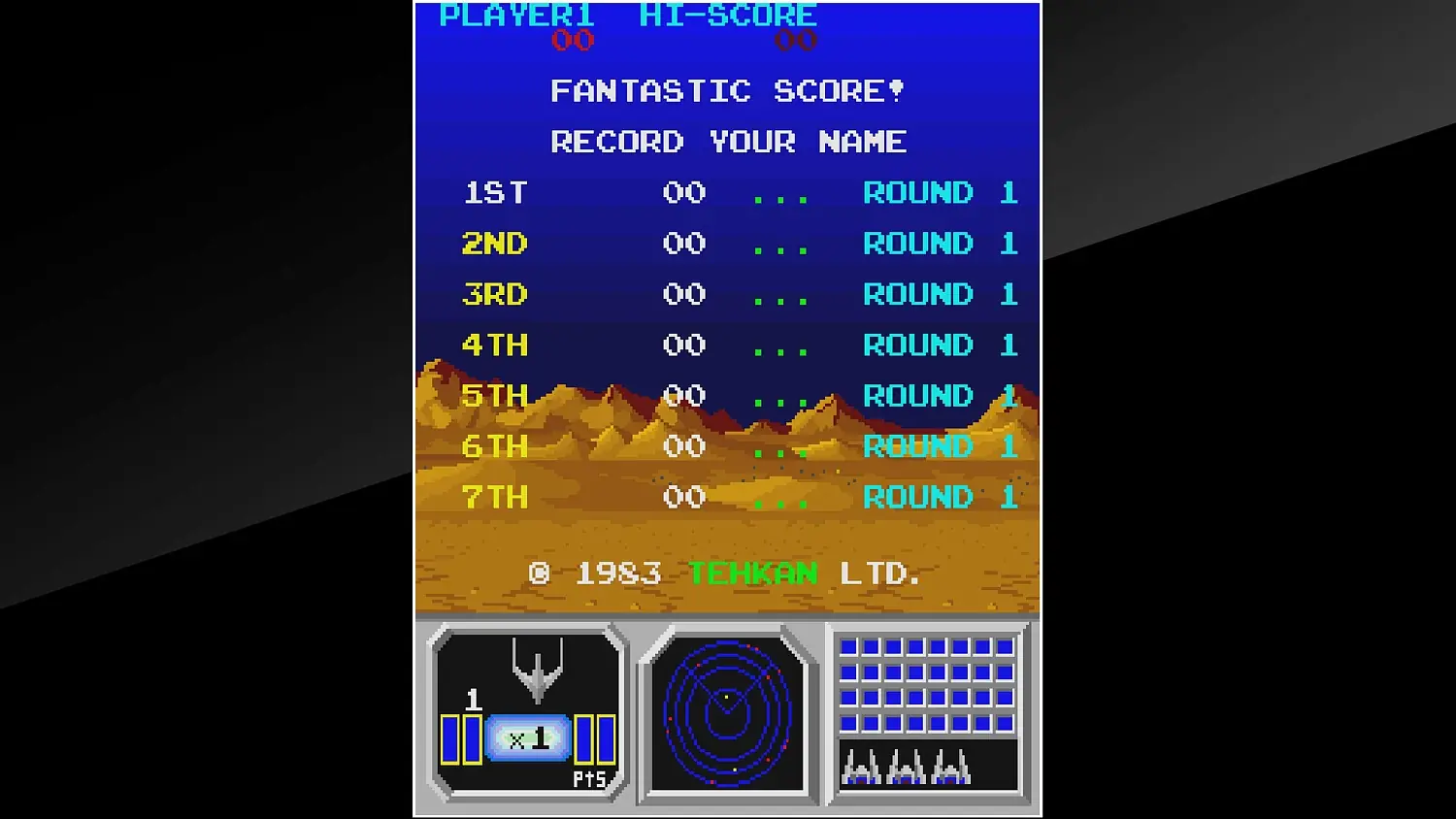Switch to the HI-SCORE tab

click(726, 15)
